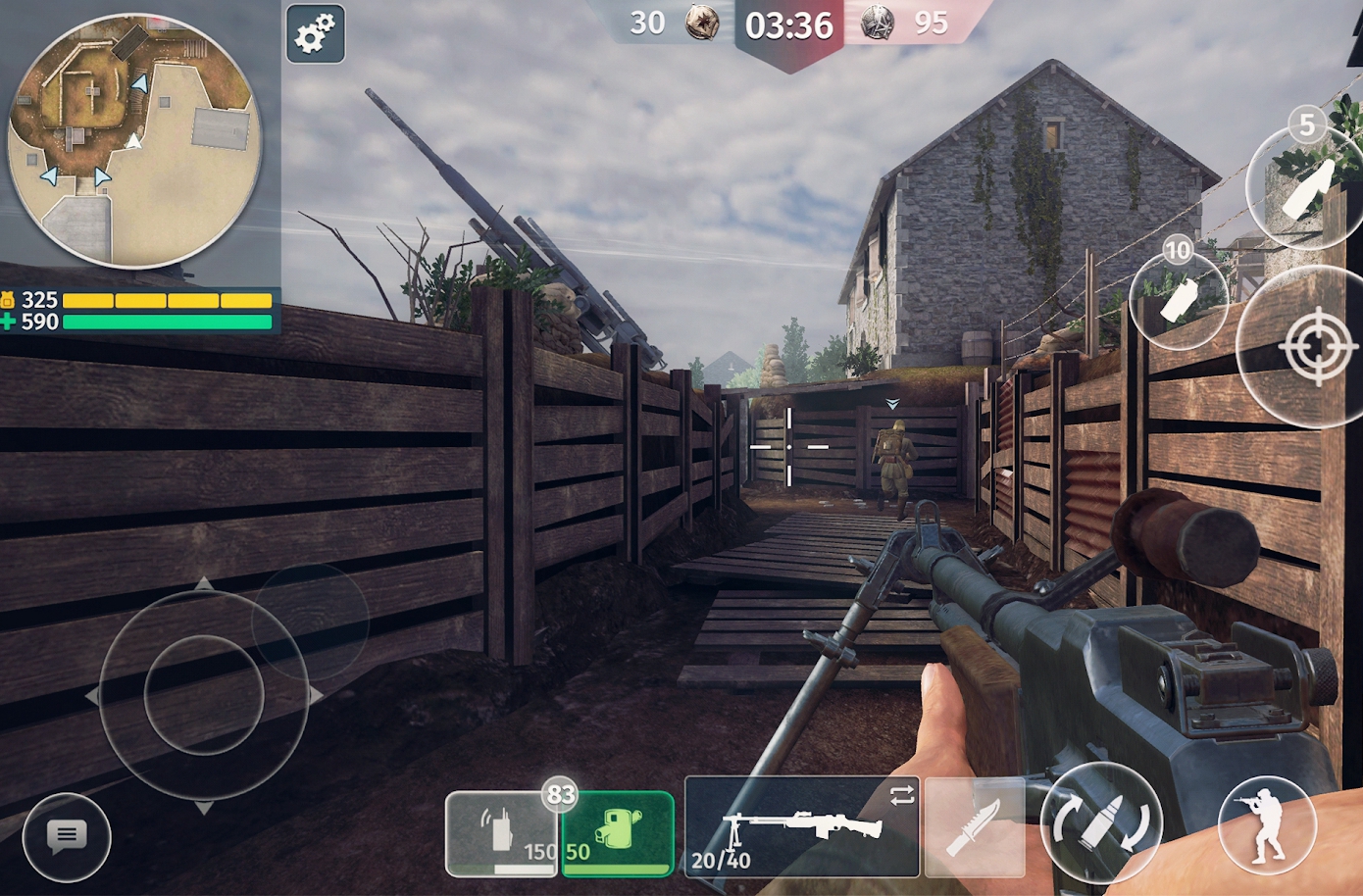Activate the green armor kit slot
Image resolution: width=1363 pixels, height=896 pixels.
(x=617, y=833)
